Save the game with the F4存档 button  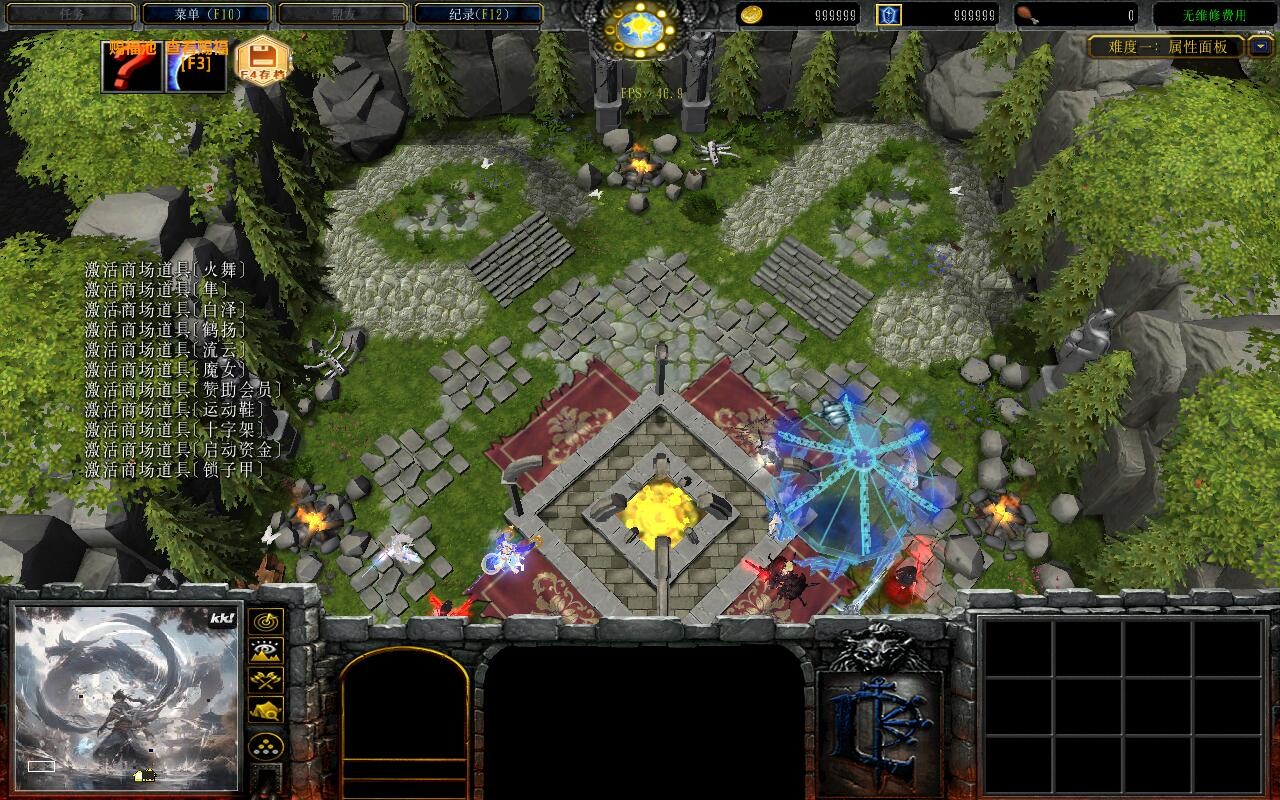262,63
